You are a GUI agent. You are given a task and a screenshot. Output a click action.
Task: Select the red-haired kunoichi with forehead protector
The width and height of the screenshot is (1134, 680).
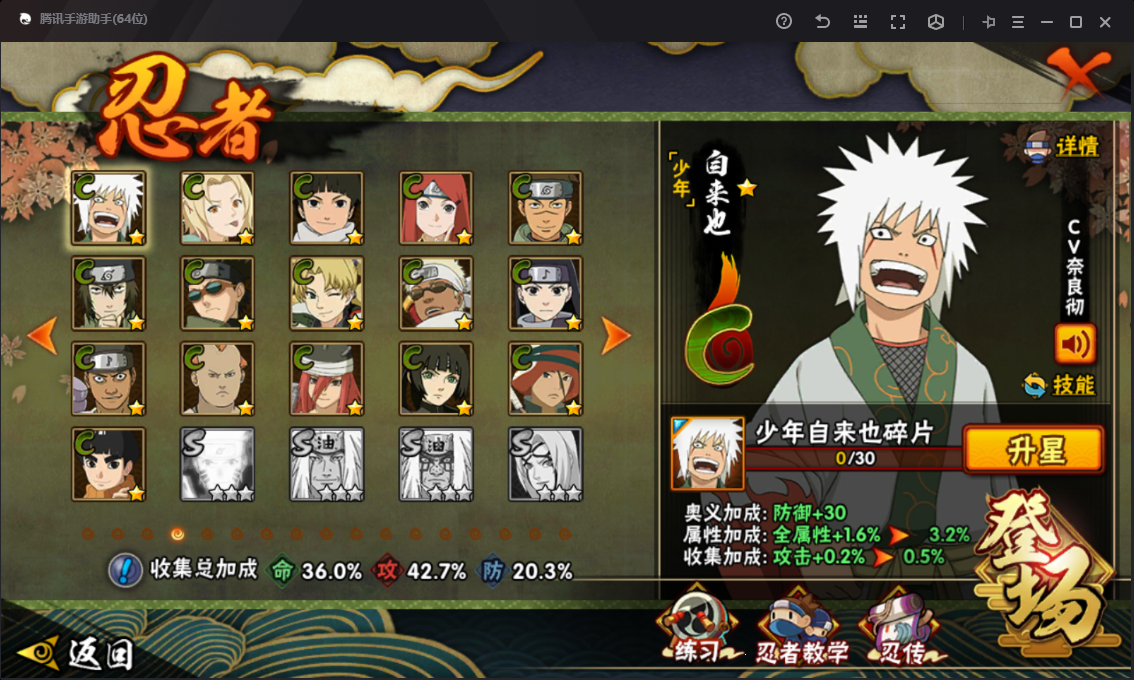click(436, 208)
